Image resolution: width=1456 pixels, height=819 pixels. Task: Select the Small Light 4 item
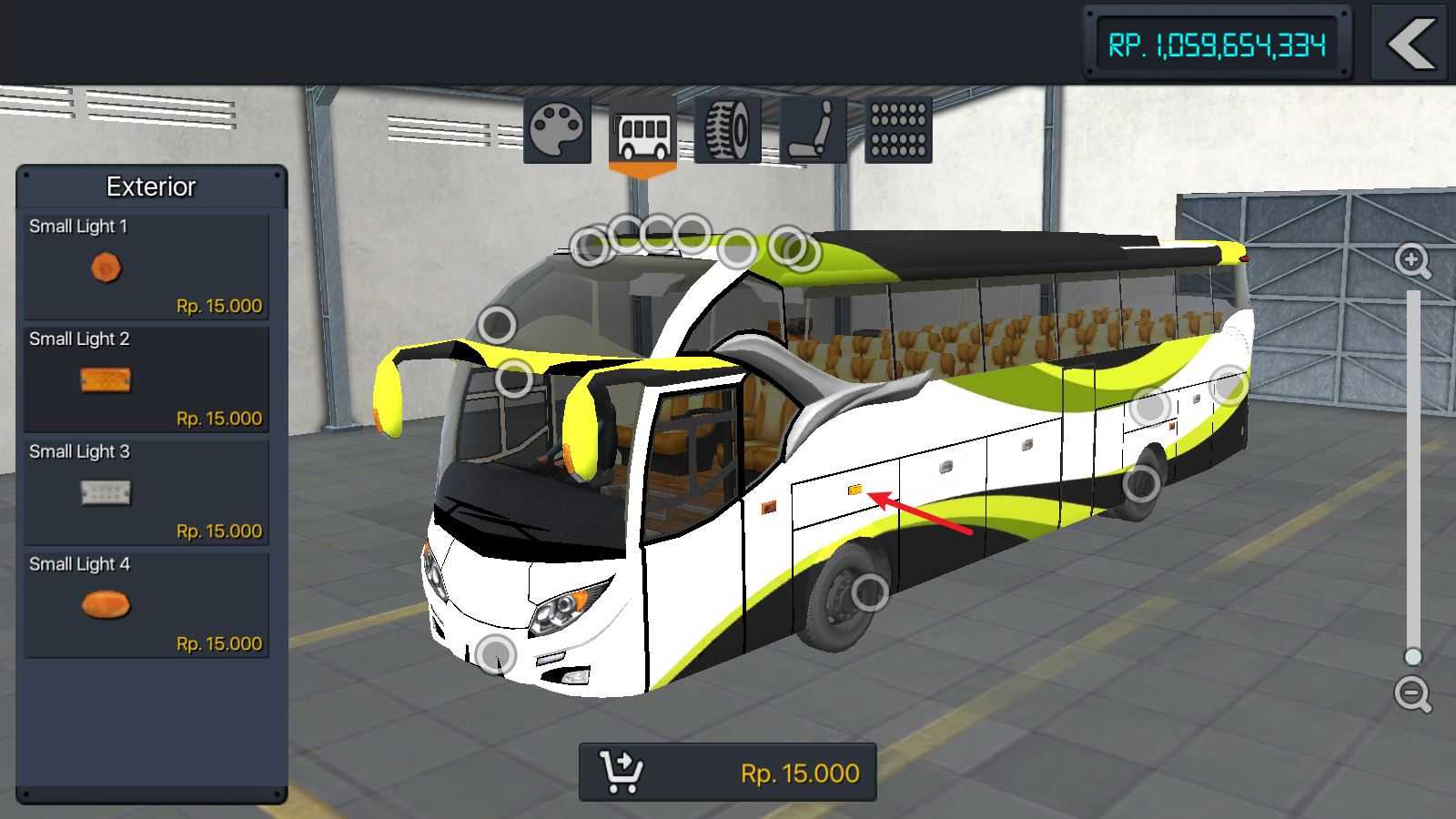coord(147,605)
